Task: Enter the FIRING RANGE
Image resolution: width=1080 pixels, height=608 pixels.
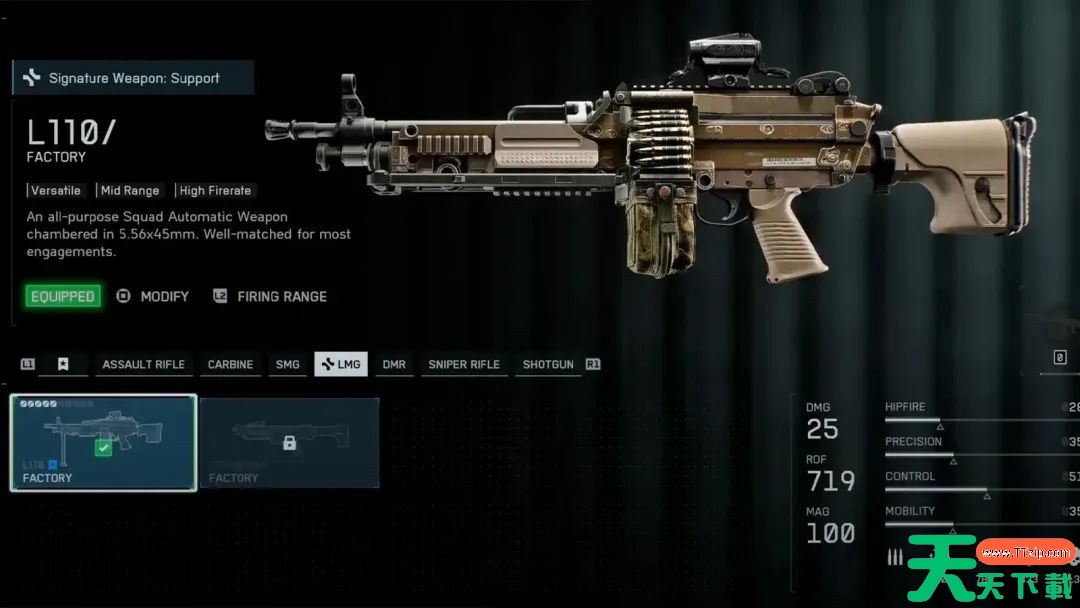Action: pyautogui.click(x=270, y=296)
